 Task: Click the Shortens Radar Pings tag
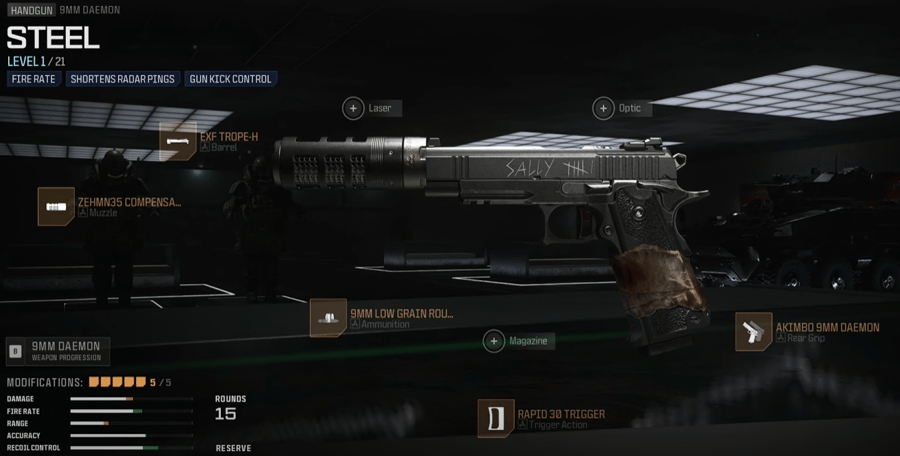122,79
